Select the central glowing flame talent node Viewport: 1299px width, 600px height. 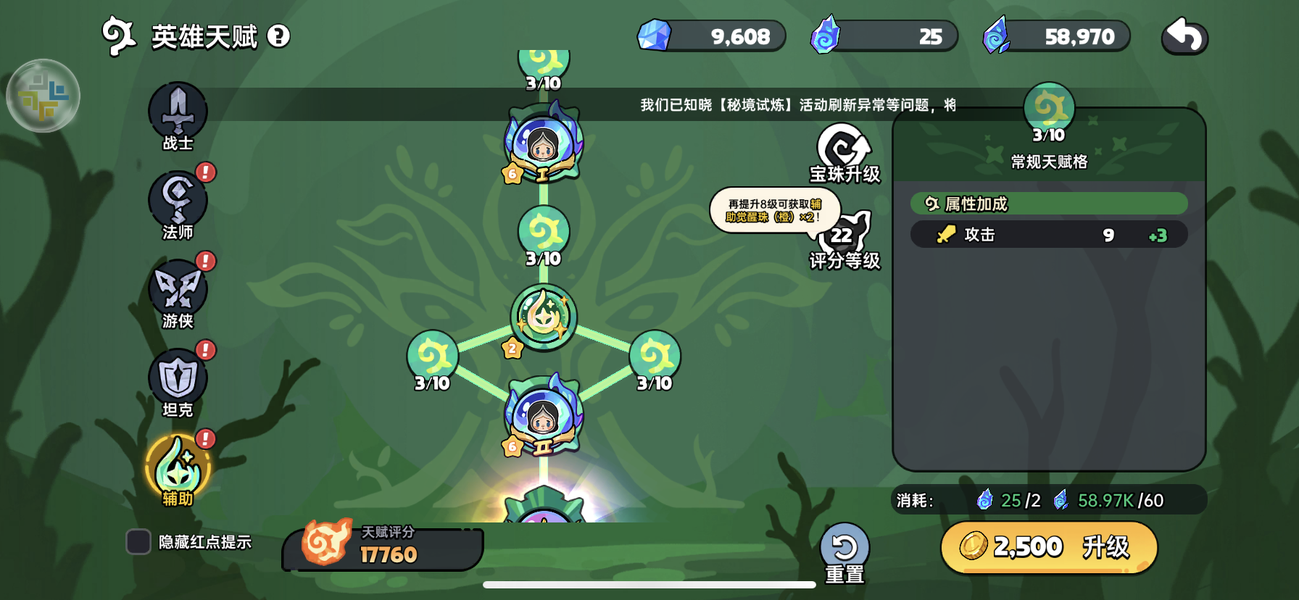click(543, 317)
